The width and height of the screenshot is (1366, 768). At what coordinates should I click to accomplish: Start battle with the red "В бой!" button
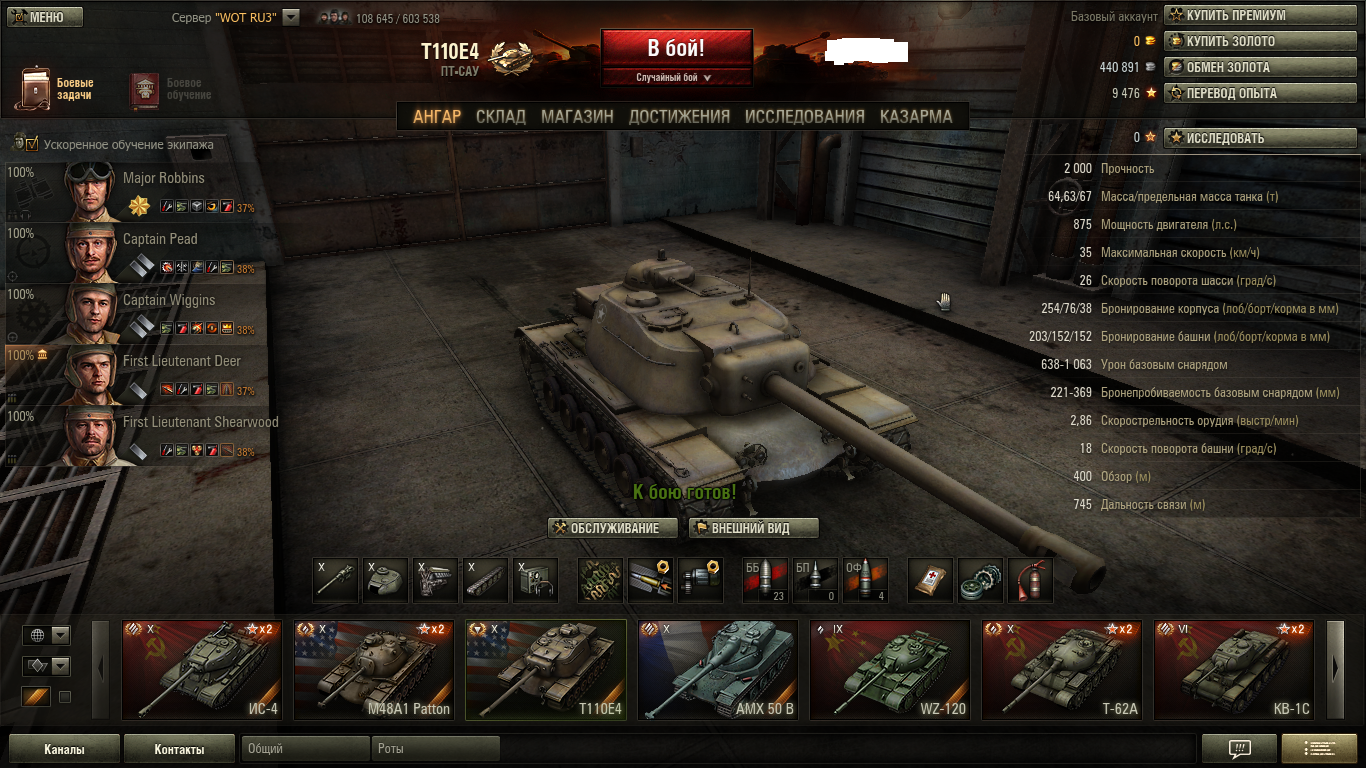[676, 48]
